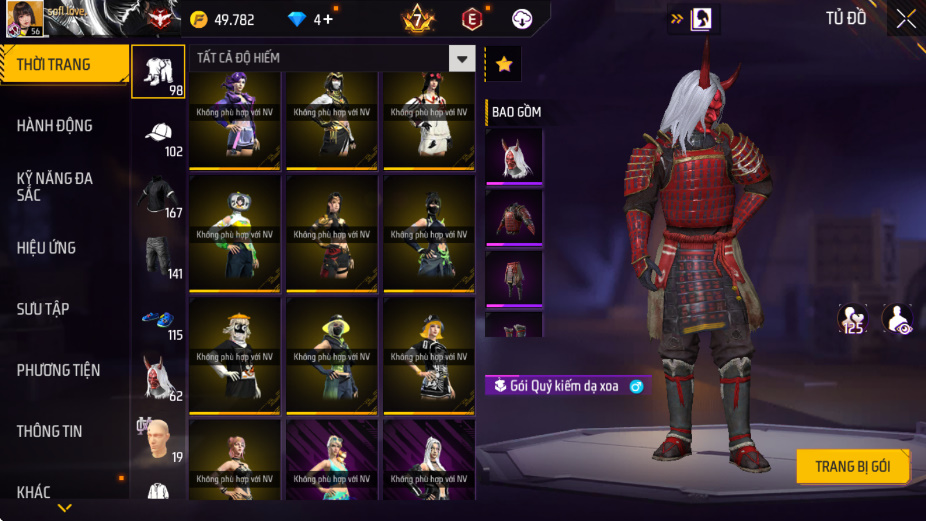Open the Thông Tin category
Screen dimensions: 926x521
coord(64,431)
